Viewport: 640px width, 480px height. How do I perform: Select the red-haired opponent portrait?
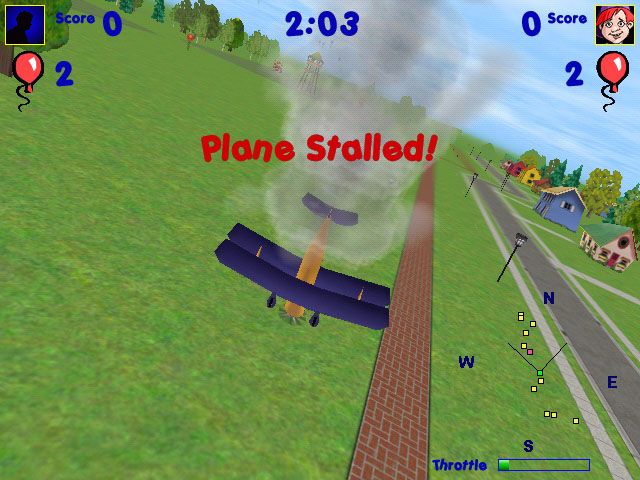(x=614, y=25)
